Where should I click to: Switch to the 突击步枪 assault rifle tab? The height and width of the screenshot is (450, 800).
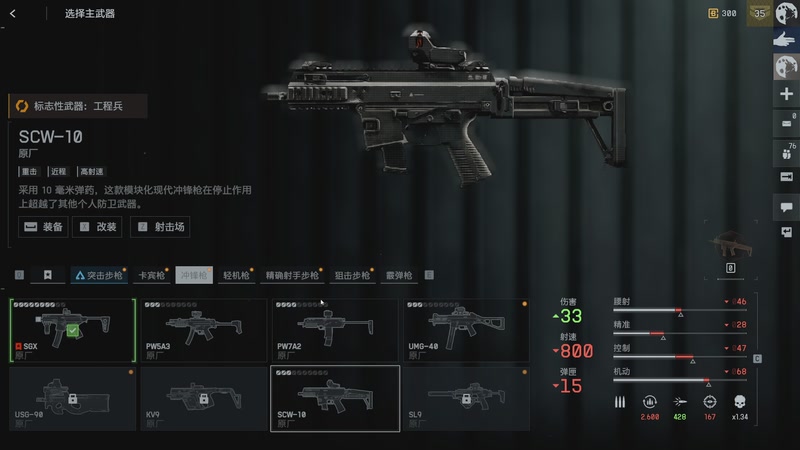[98, 275]
